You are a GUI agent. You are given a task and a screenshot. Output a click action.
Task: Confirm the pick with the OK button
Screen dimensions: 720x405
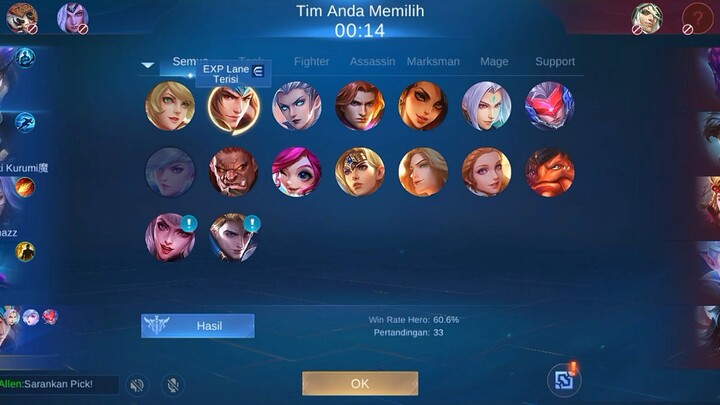(x=360, y=383)
